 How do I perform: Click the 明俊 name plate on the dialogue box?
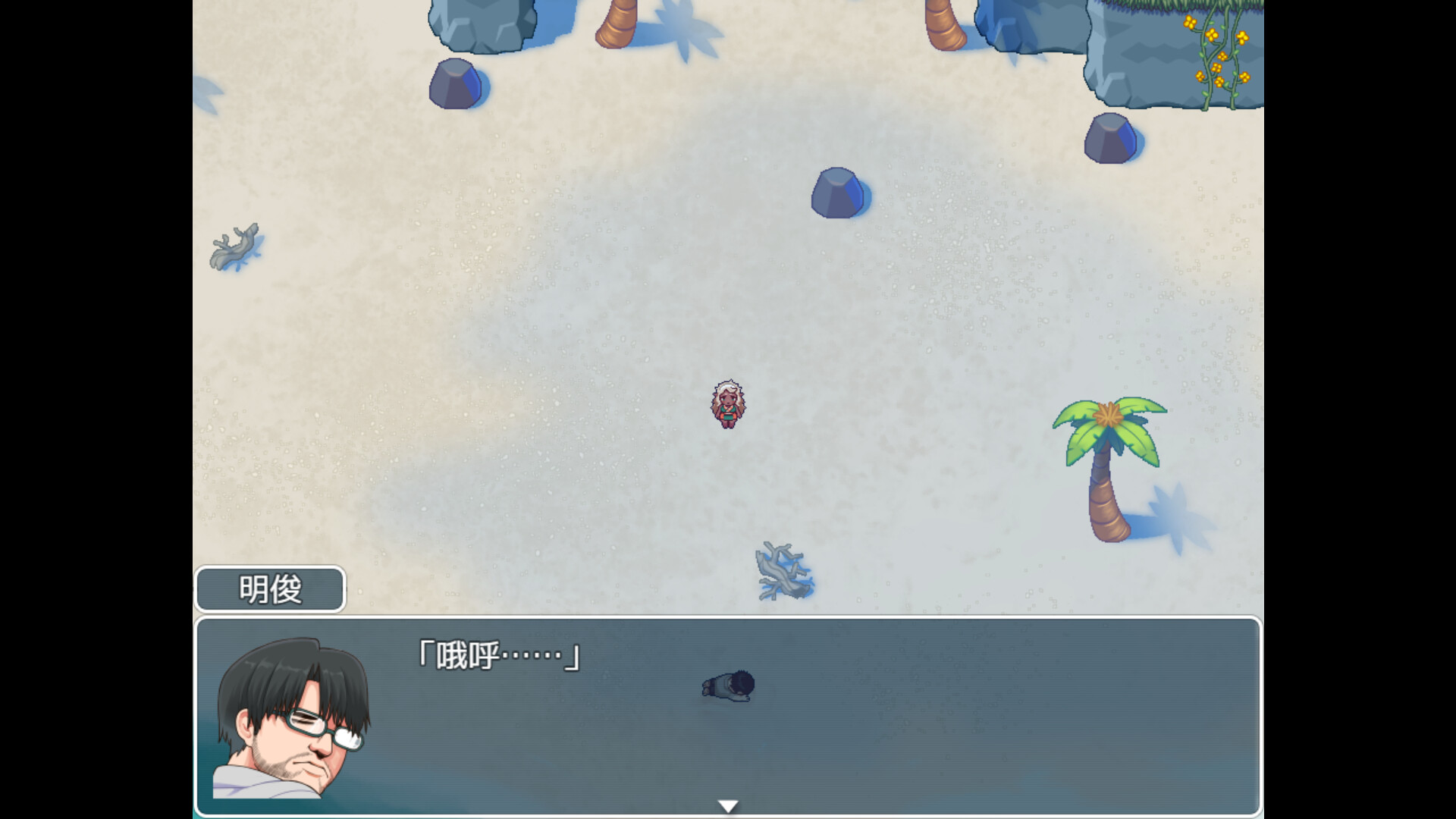click(270, 590)
